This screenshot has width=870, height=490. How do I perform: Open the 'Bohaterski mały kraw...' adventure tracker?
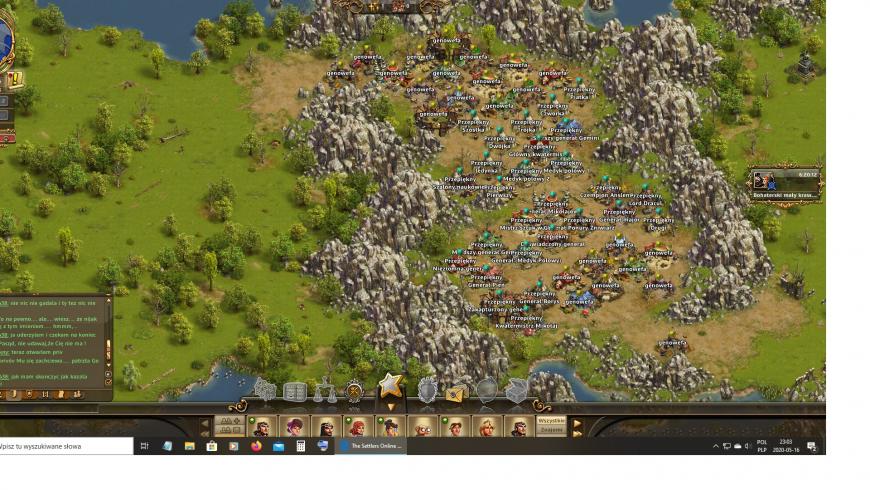click(x=786, y=185)
